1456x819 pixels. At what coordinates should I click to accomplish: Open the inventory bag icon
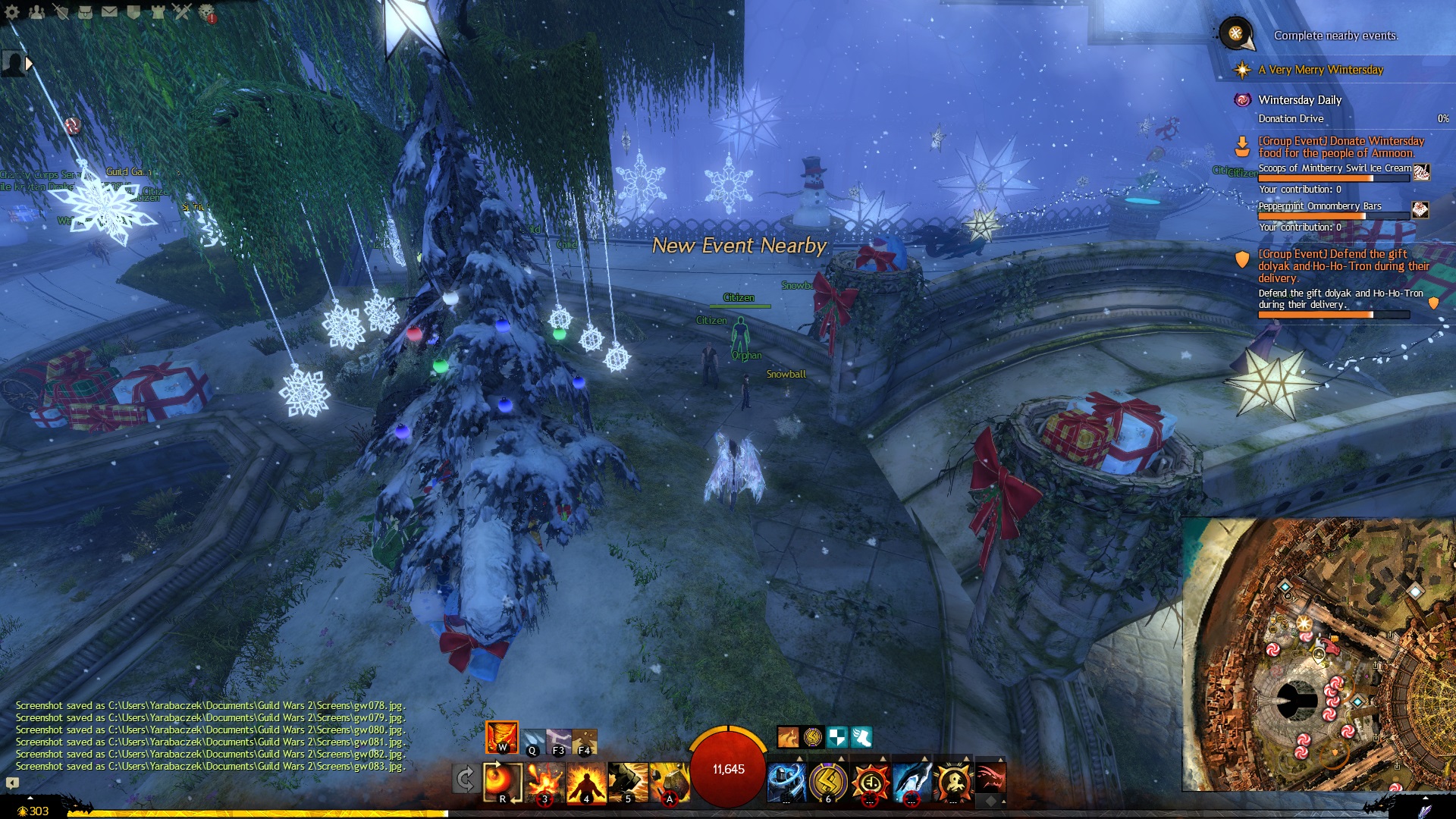click(85, 11)
